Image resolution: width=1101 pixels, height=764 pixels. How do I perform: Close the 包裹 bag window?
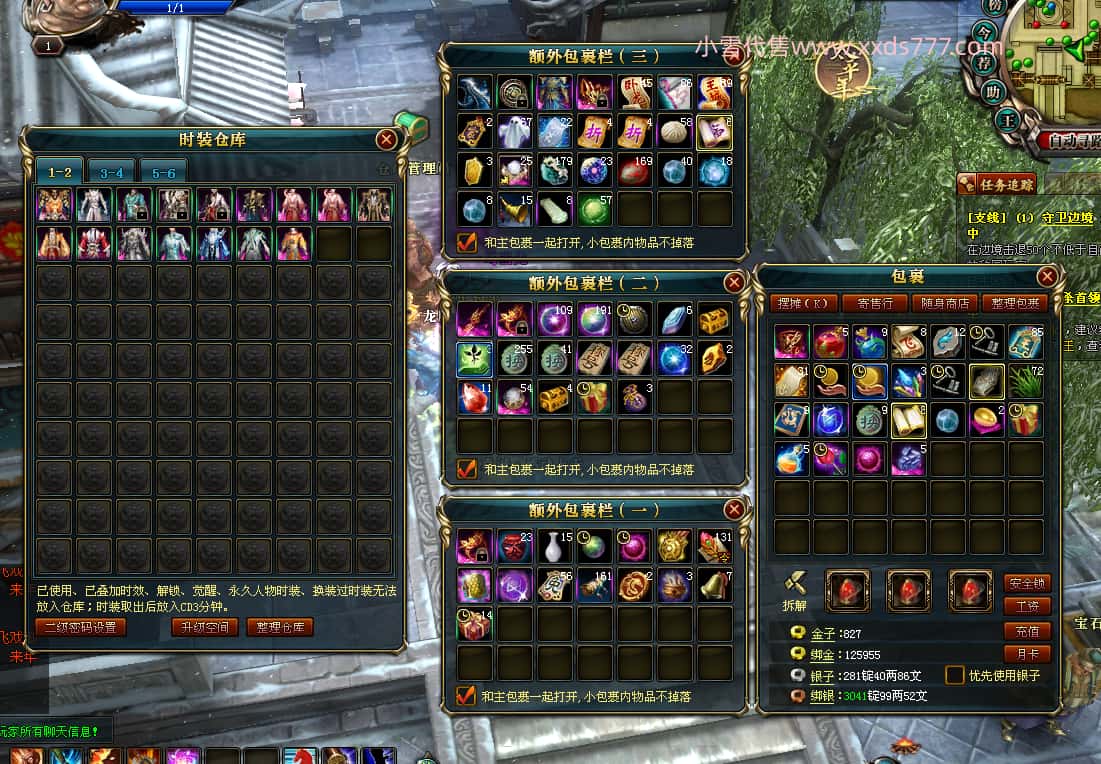[x=1046, y=276]
